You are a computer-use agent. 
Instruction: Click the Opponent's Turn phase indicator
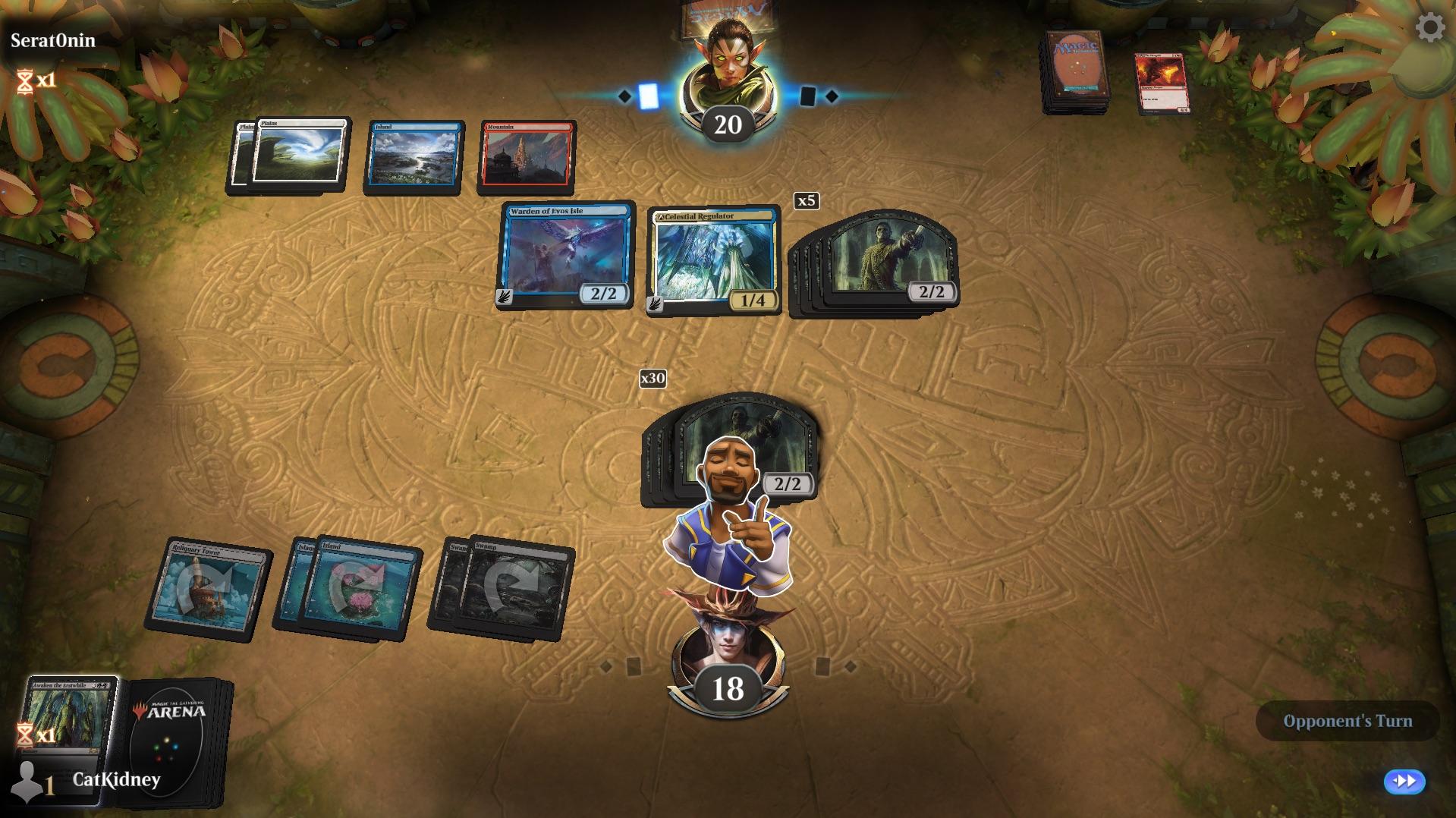coord(1346,721)
